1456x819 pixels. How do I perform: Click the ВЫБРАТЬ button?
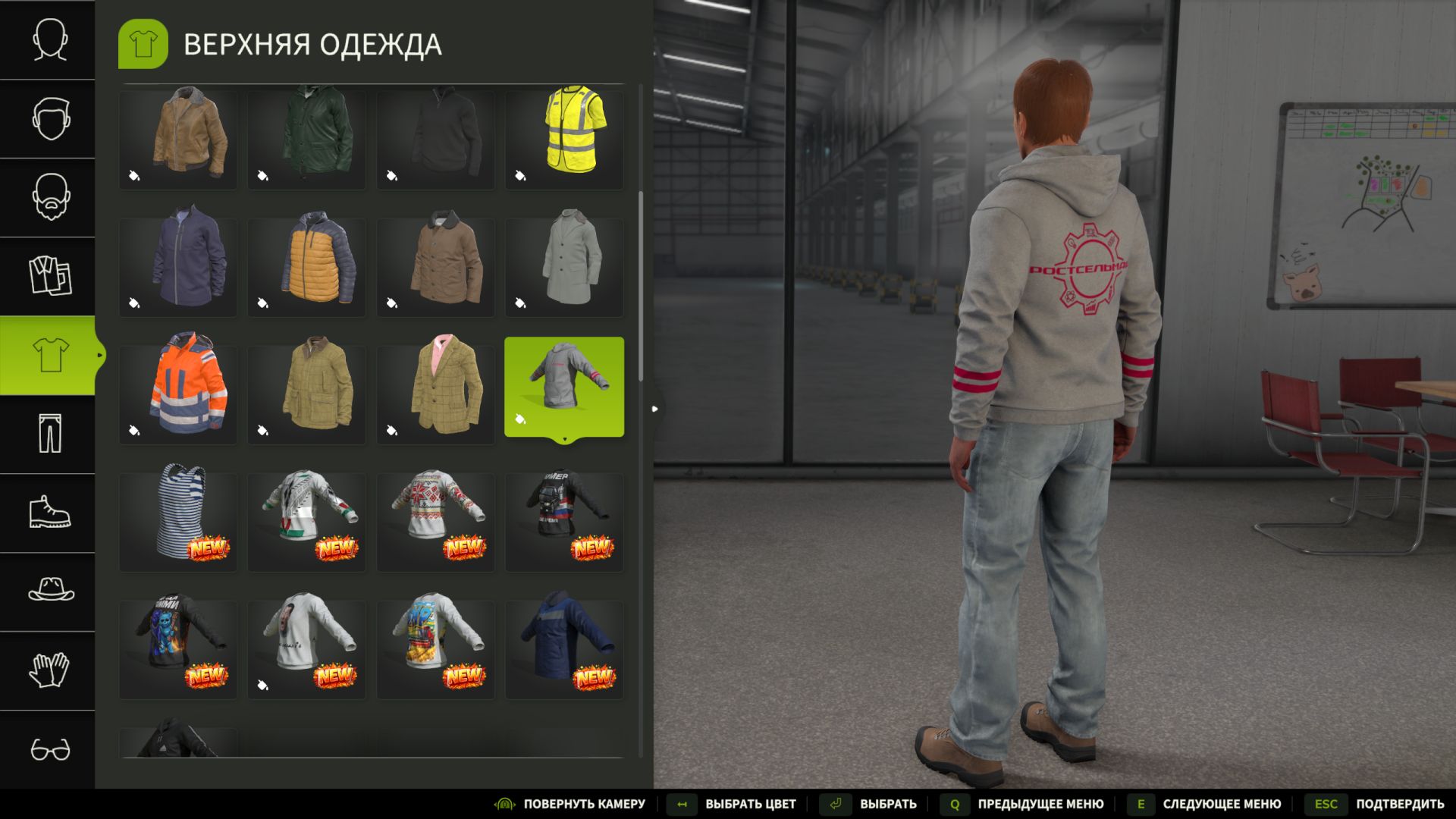click(889, 804)
